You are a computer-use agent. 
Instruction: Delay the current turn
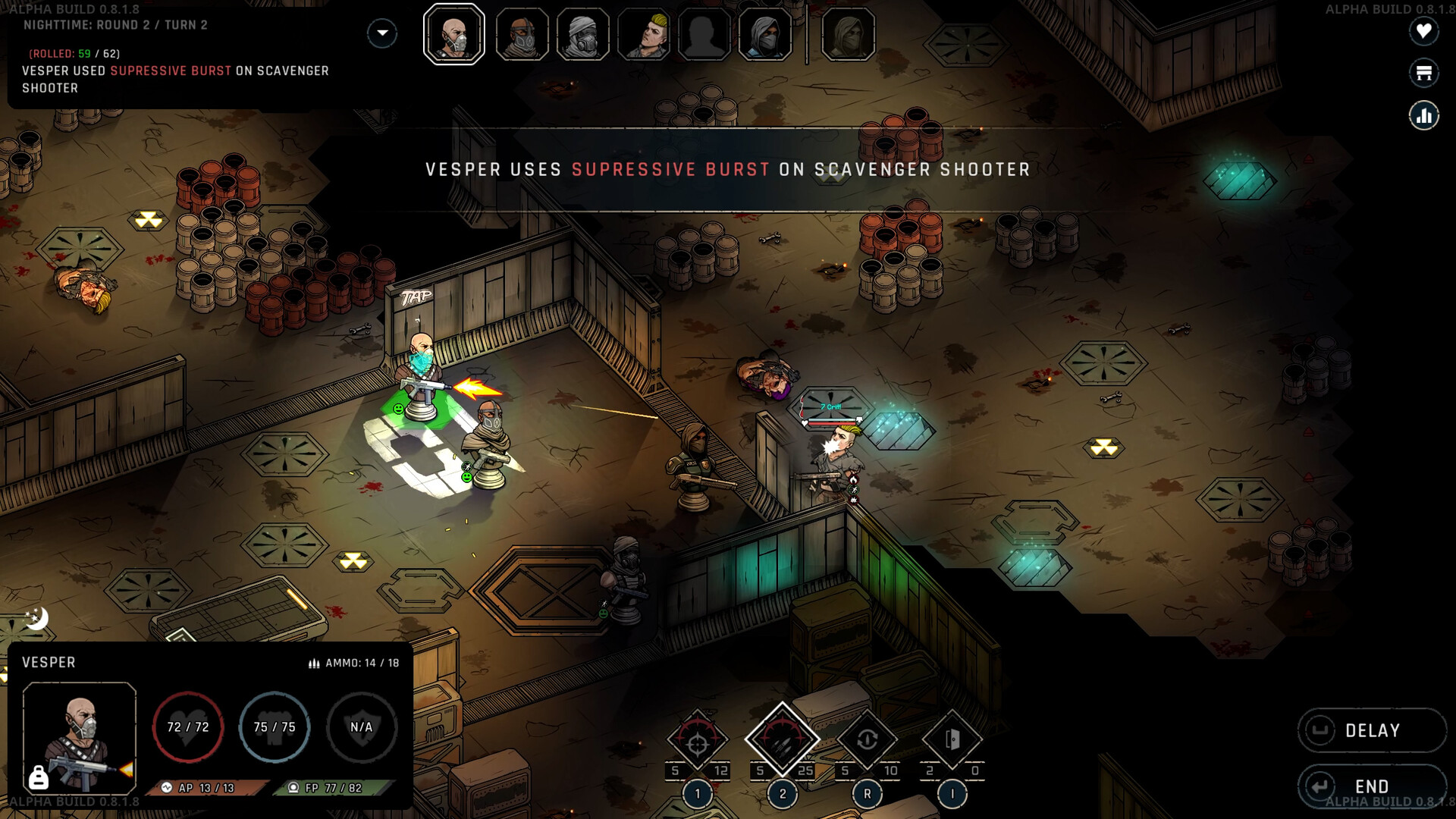[x=1371, y=730]
